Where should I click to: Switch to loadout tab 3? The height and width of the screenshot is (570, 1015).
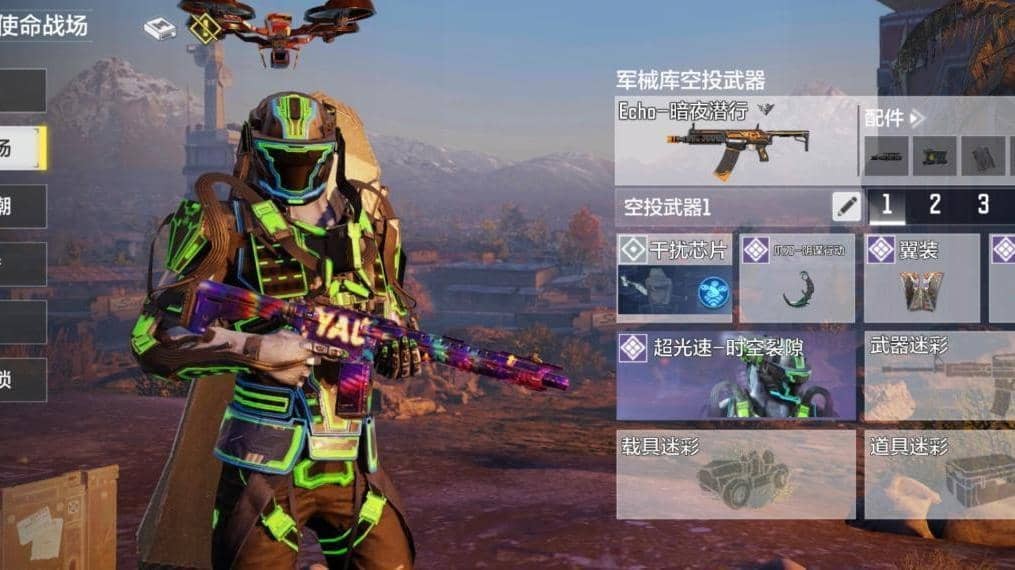point(983,206)
